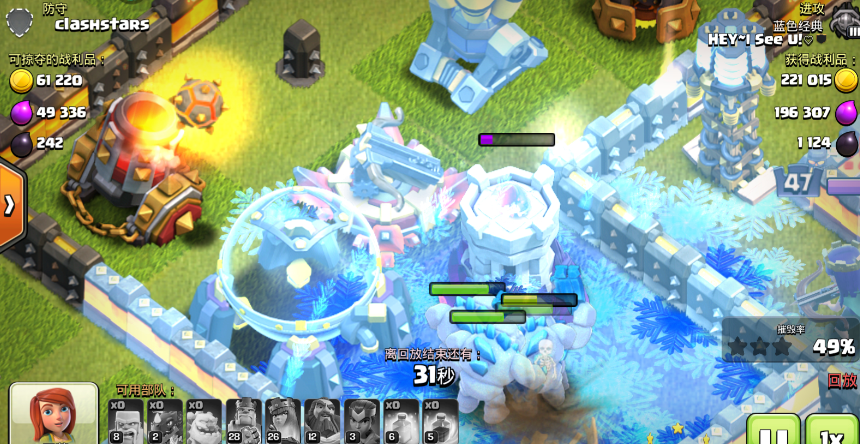Screen dimensions: 860x444
Task: Change the 1x replay speed
Action: coord(831,432)
